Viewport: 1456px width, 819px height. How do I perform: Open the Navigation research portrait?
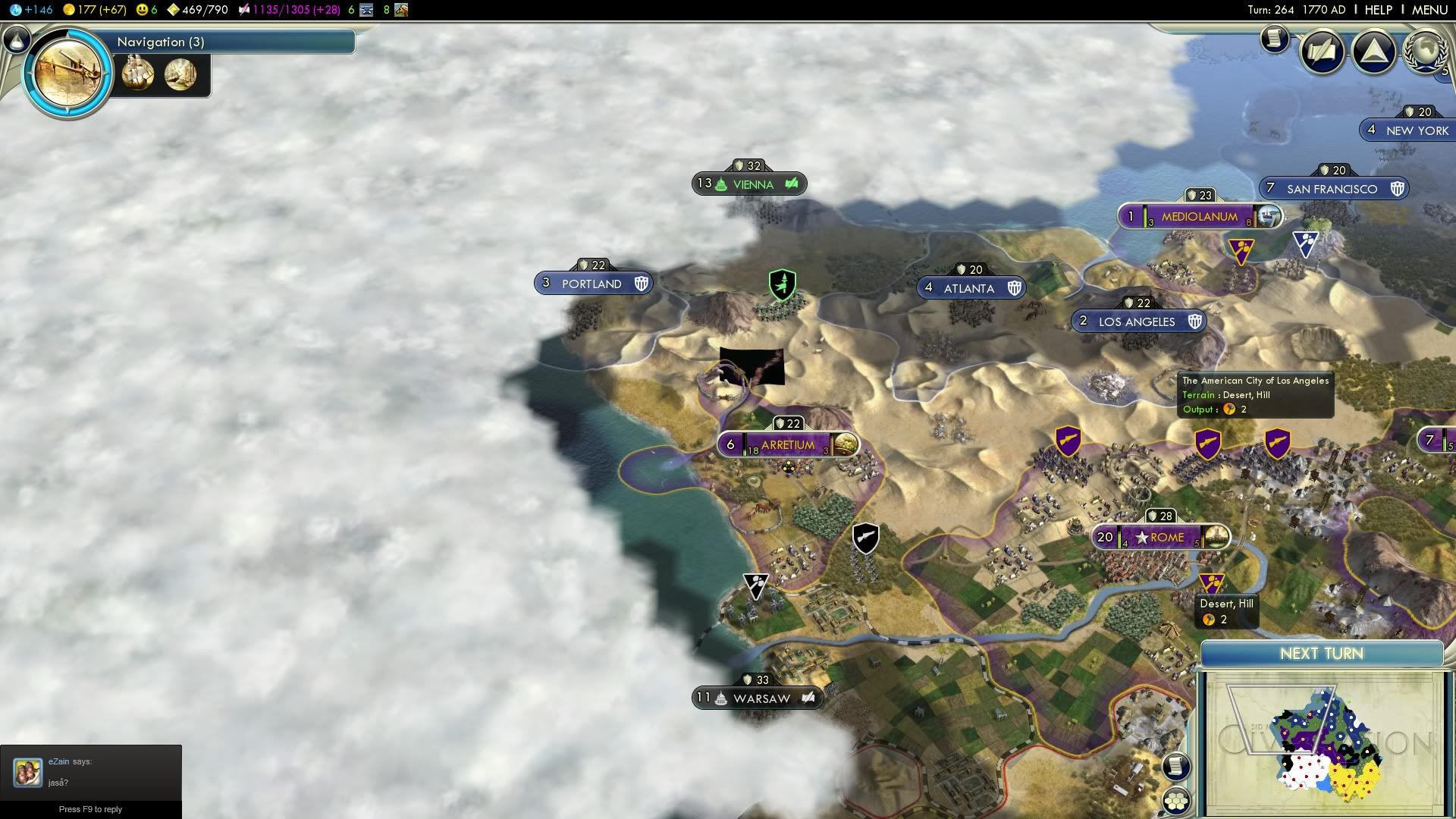(67, 73)
